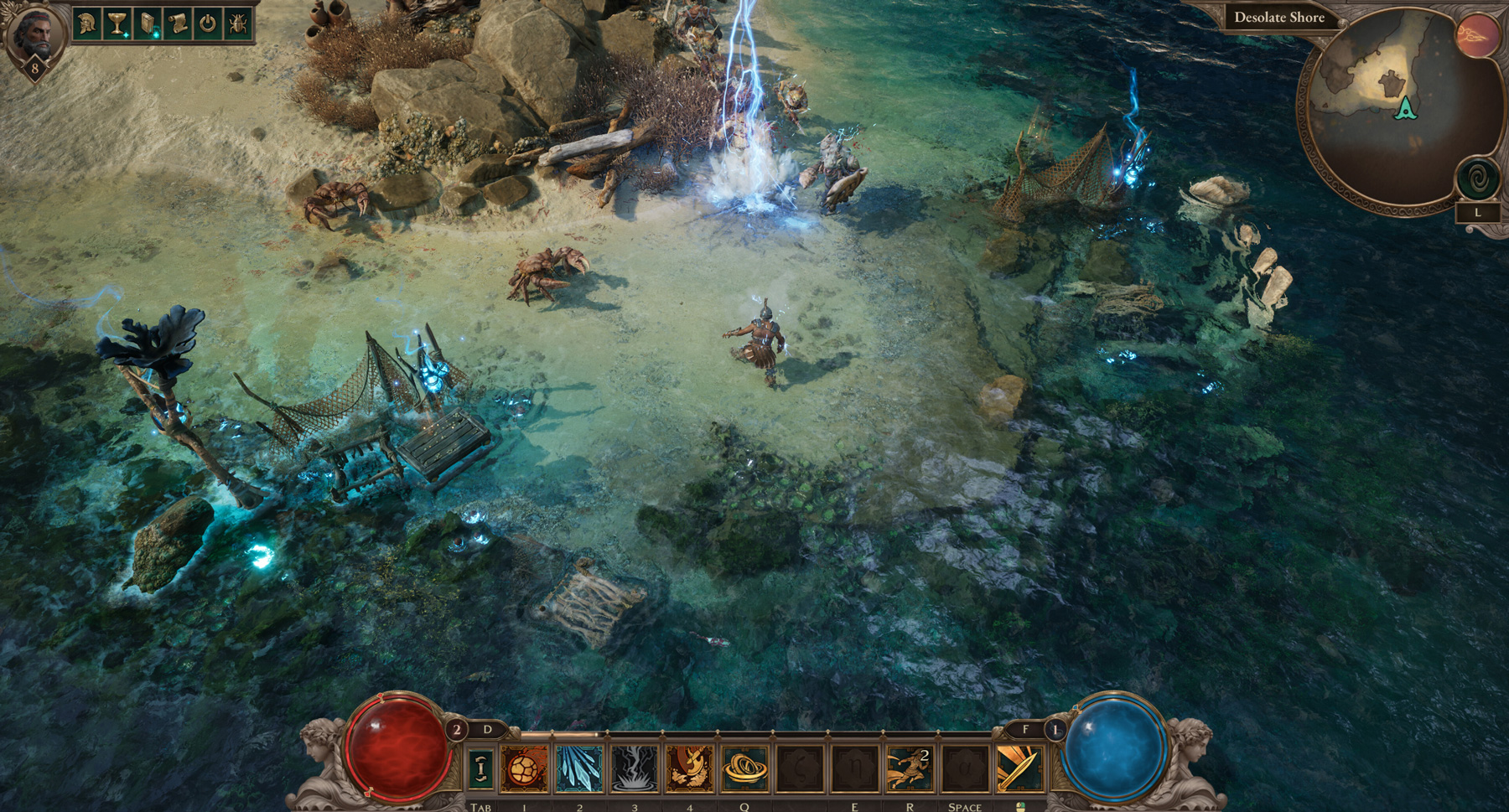Image resolution: width=1509 pixels, height=812 pixels.
Task: Use the flaming turtle shell skill
Action: [x=525, y=768]
